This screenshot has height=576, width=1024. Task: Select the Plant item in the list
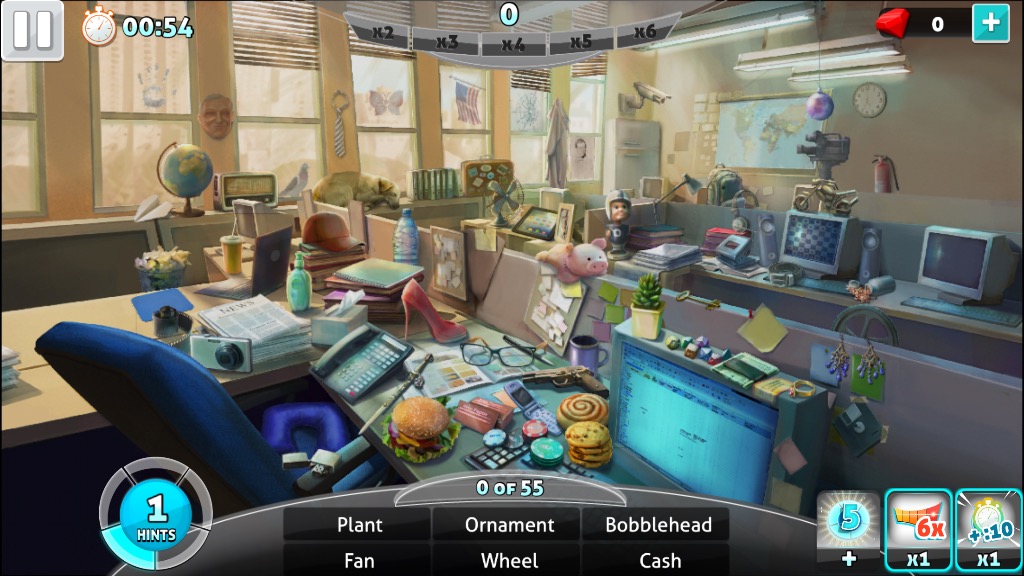359,524
